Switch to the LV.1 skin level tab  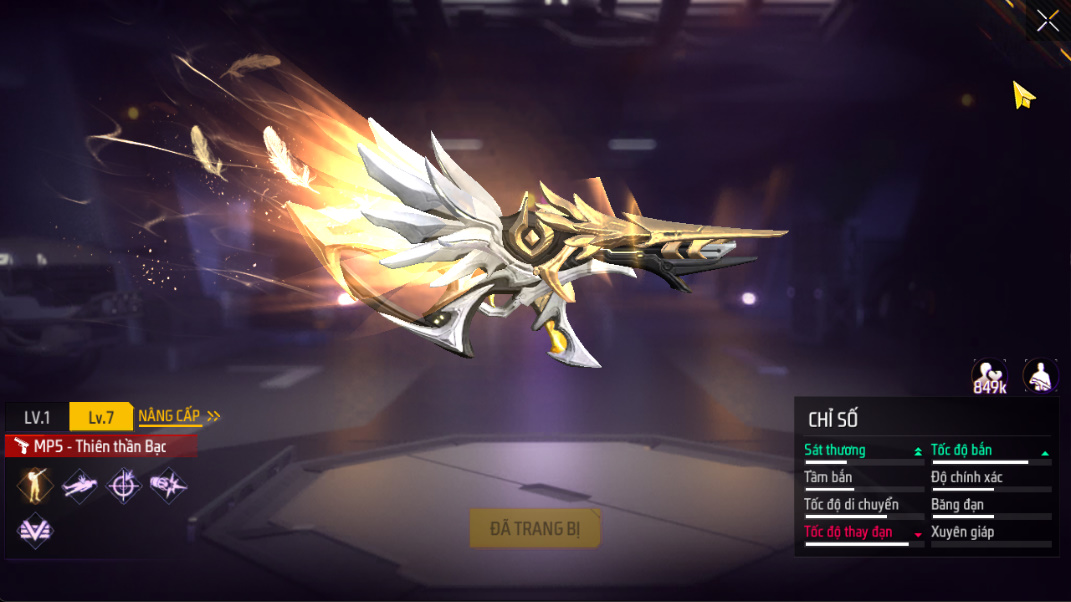(x=37, y=417)
